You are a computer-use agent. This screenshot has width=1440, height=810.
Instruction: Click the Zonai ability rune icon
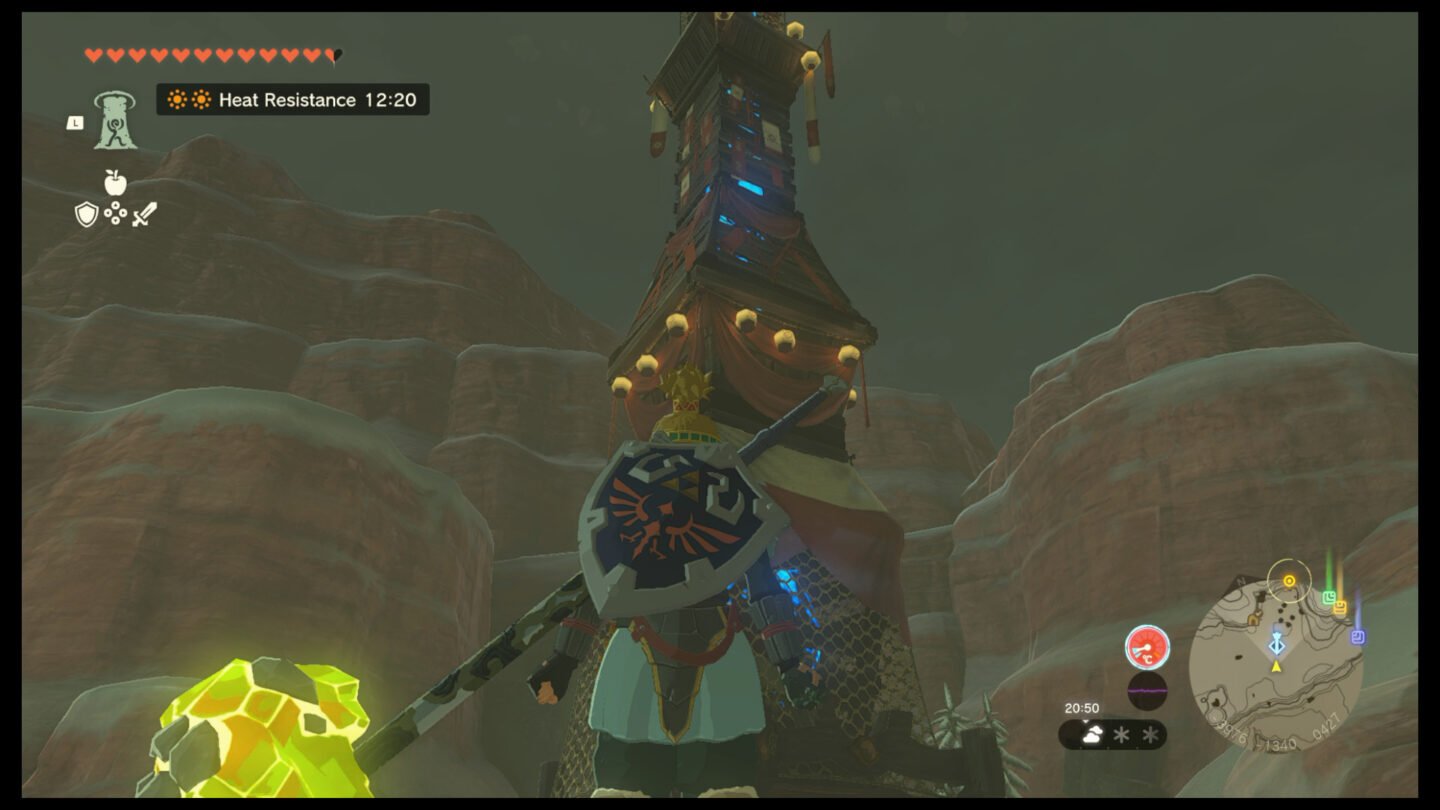point(114,124)
